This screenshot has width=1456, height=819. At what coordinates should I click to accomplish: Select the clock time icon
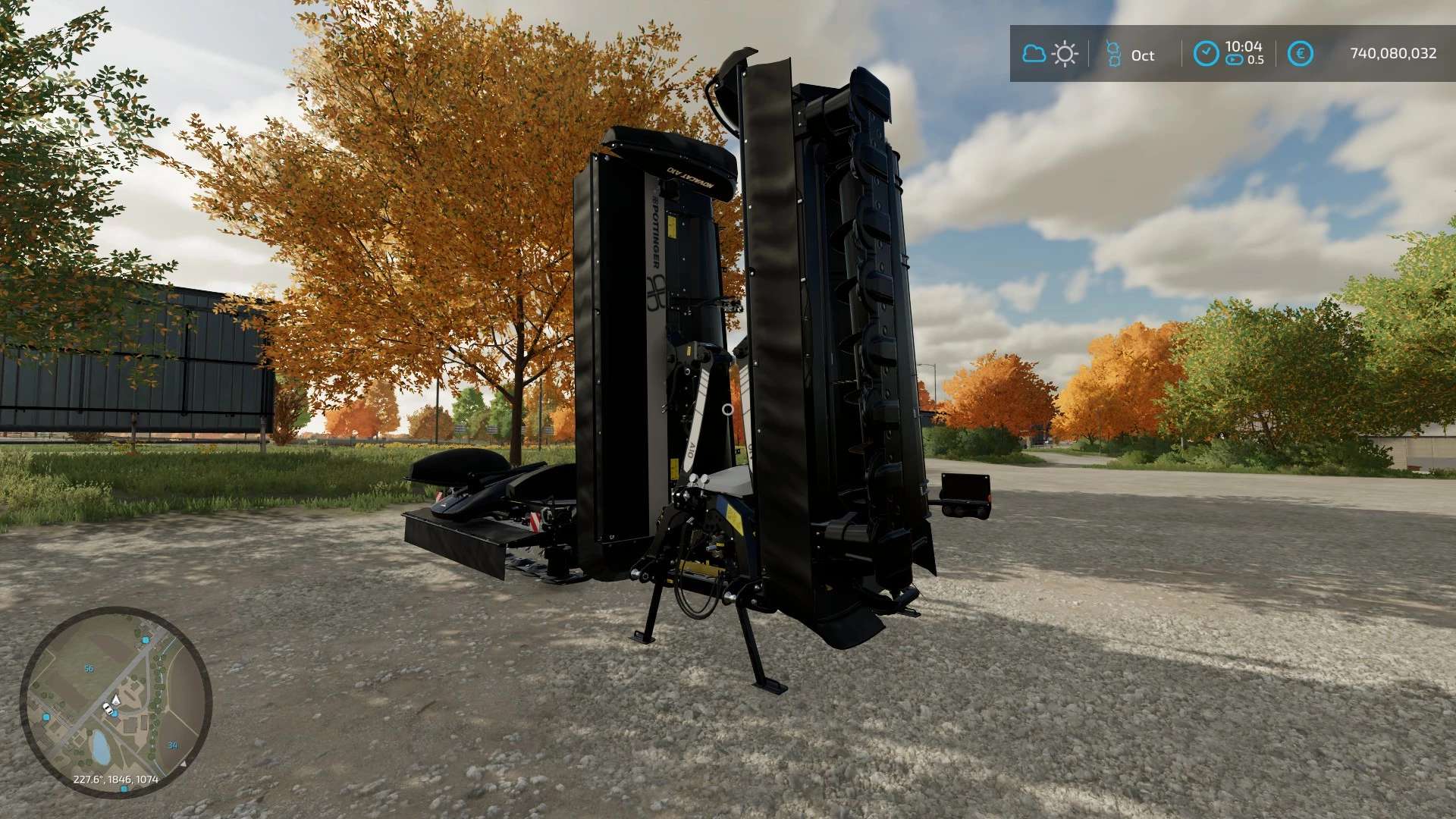[1206, 54]
